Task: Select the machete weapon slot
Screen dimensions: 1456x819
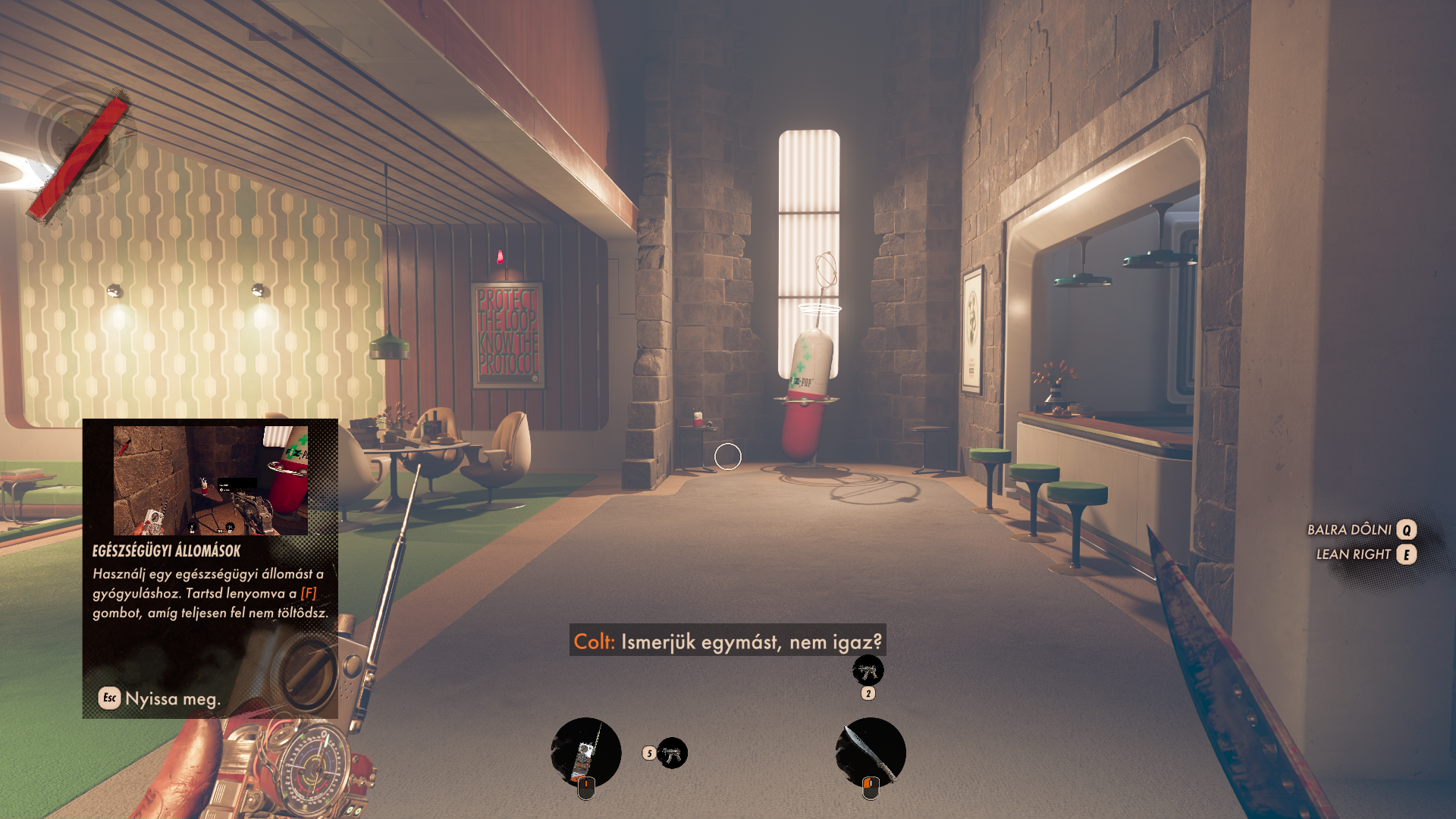Action: point(871,752)
